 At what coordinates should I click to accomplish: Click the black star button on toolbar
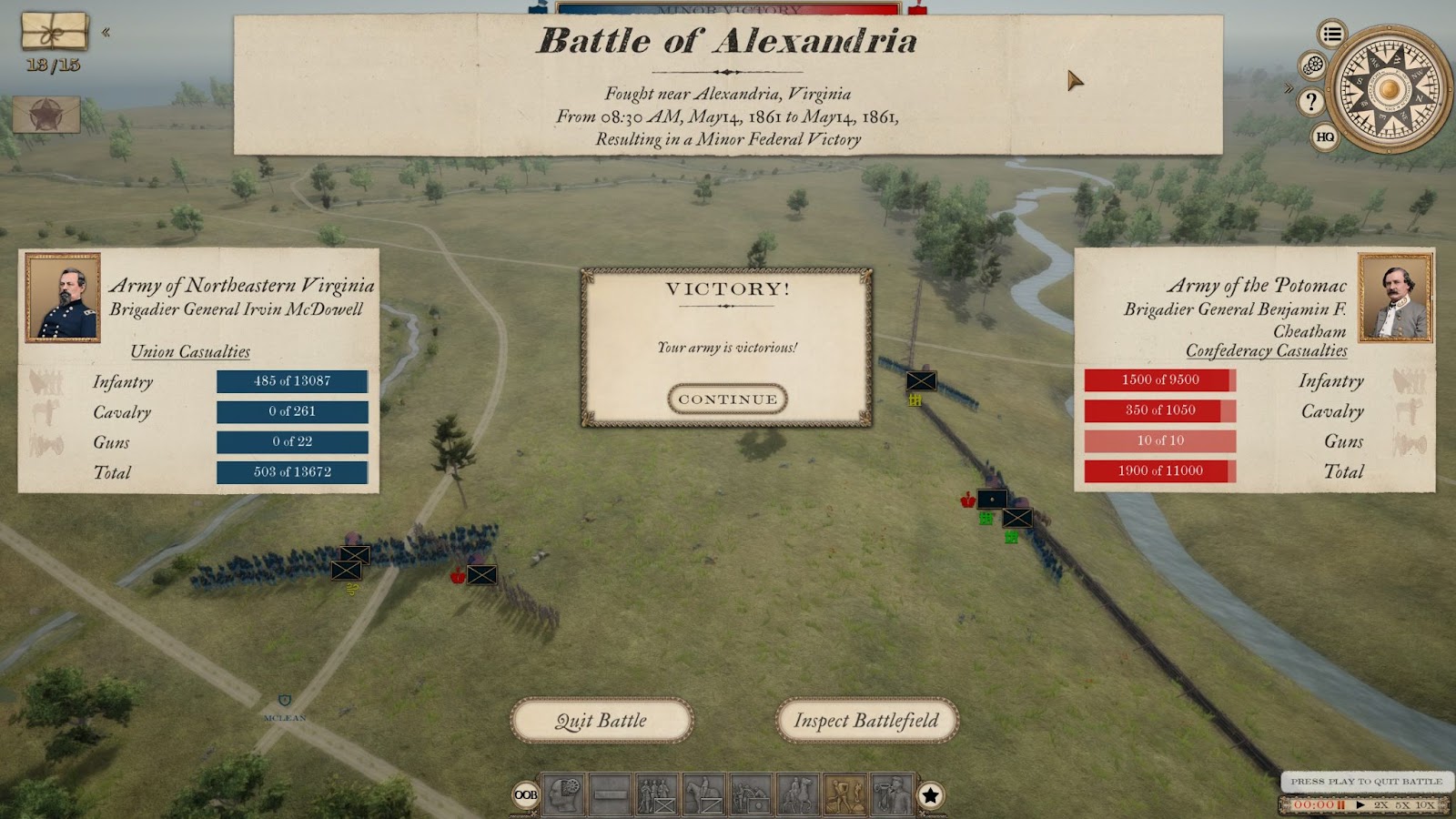click(x=930, y=795)
